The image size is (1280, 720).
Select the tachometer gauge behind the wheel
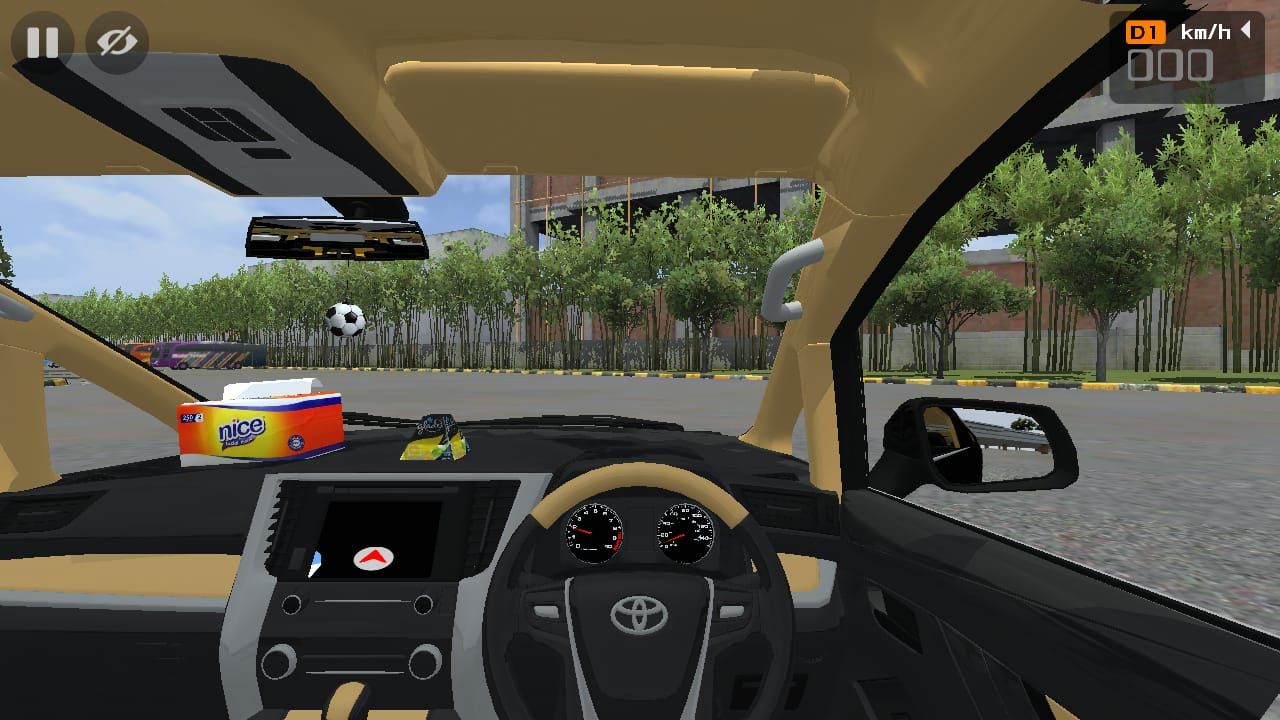(x=595, y=535)
